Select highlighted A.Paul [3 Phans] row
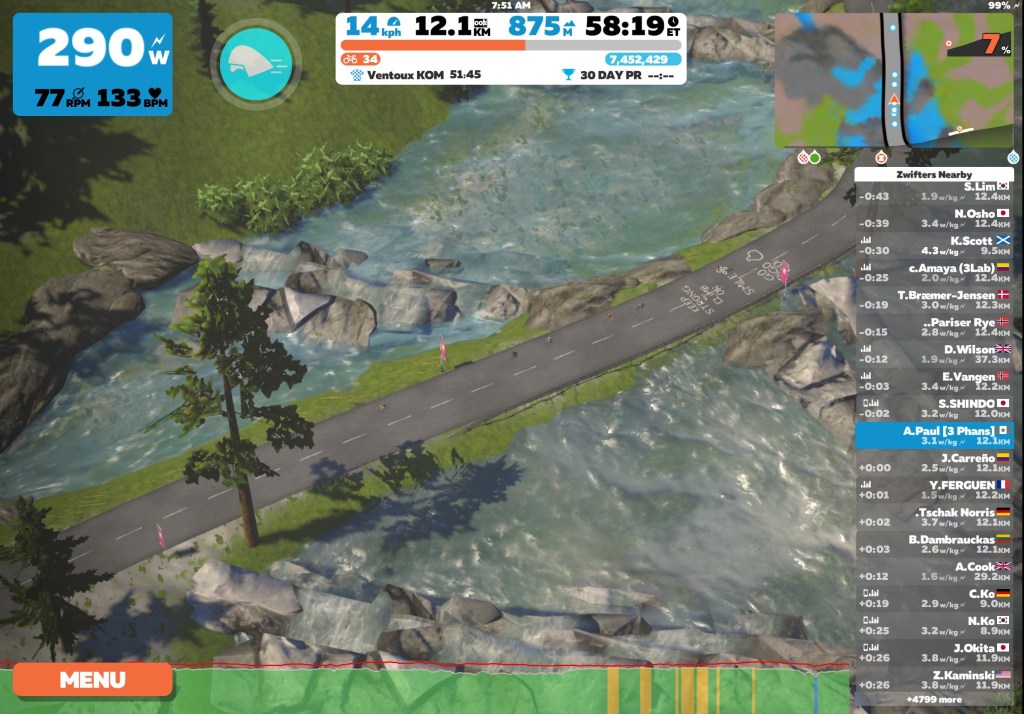The height and width of the screenshot is (714, 1024). coord(933,436)
